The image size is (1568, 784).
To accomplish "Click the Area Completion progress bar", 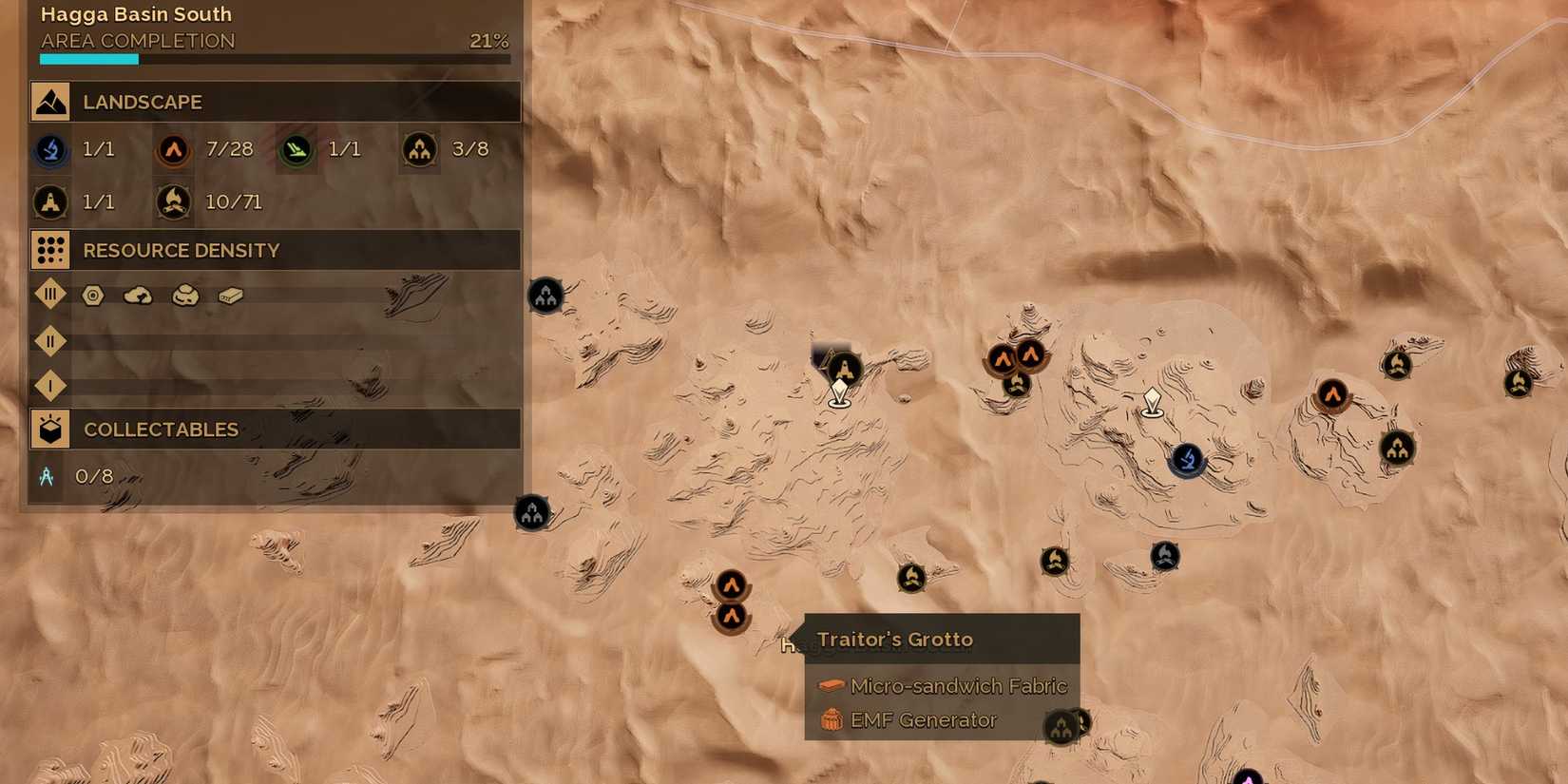I will [274, 58].
